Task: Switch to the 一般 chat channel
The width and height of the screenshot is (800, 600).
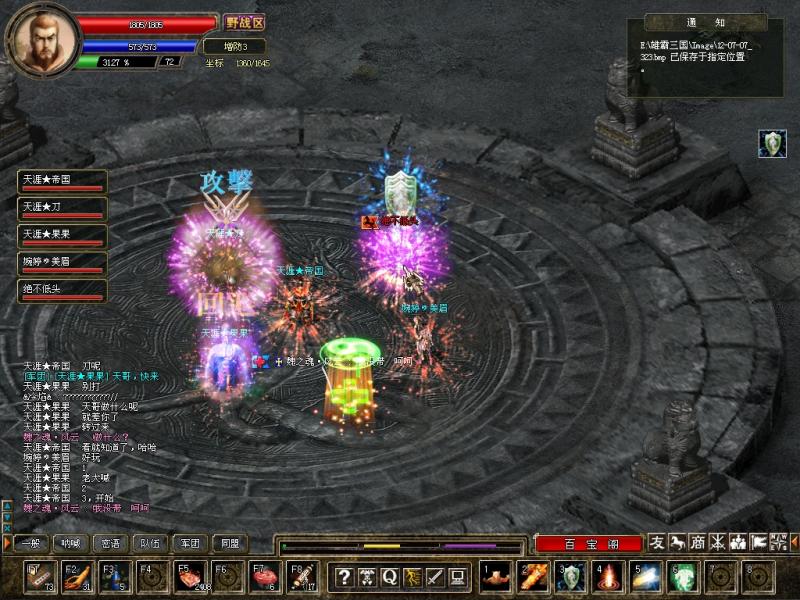Action: click(30, 544)
